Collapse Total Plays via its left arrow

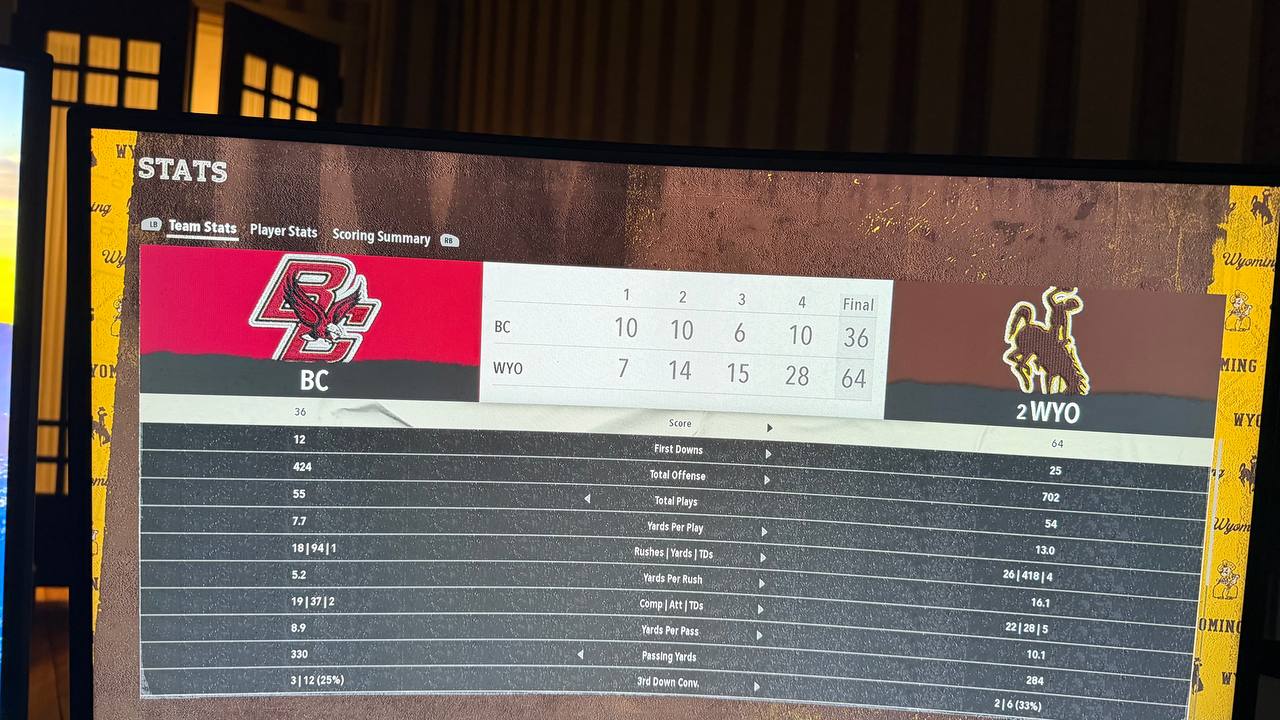pos(588,499)
